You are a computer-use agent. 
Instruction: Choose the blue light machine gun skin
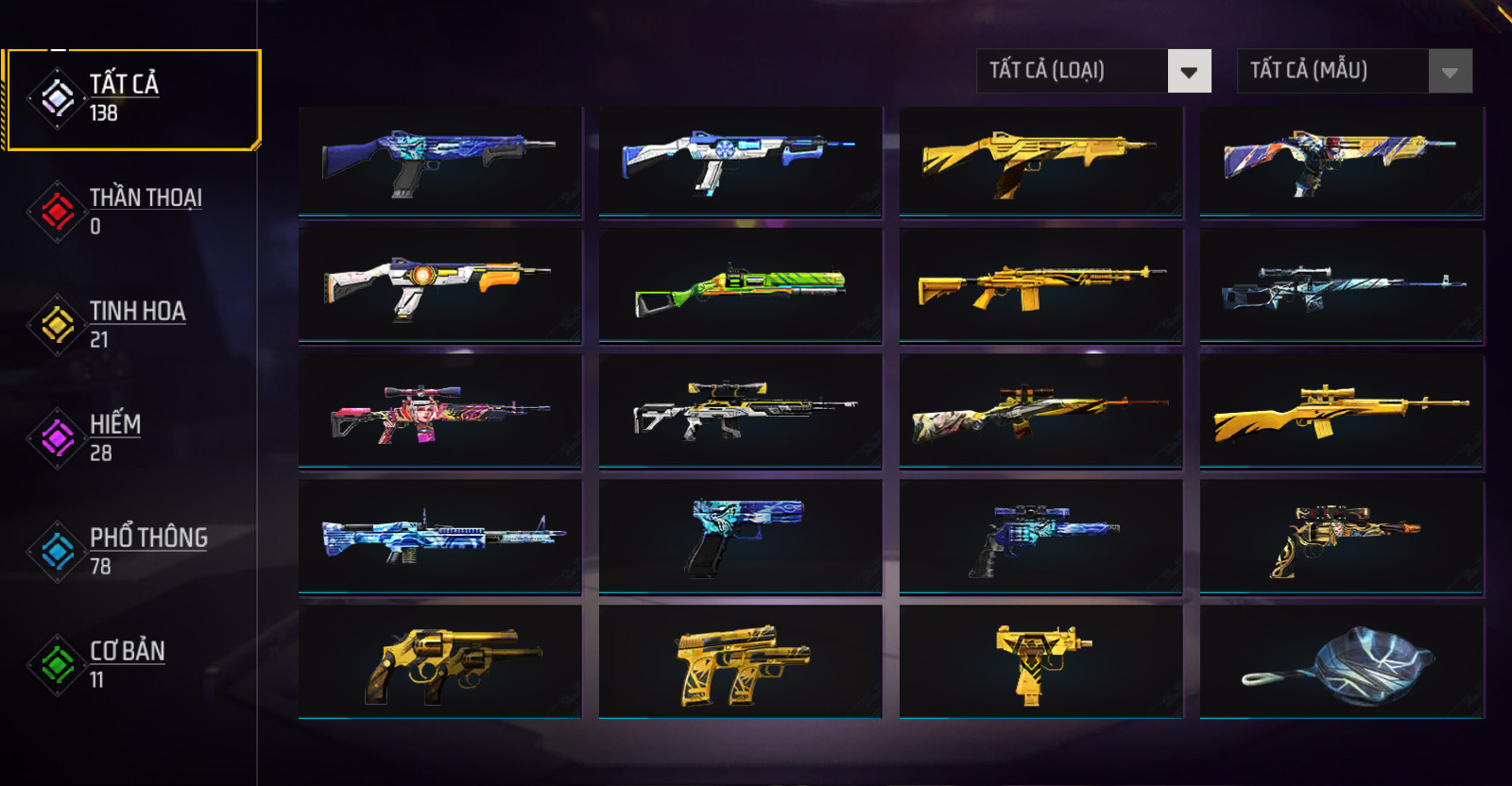(x=440, y=537)
